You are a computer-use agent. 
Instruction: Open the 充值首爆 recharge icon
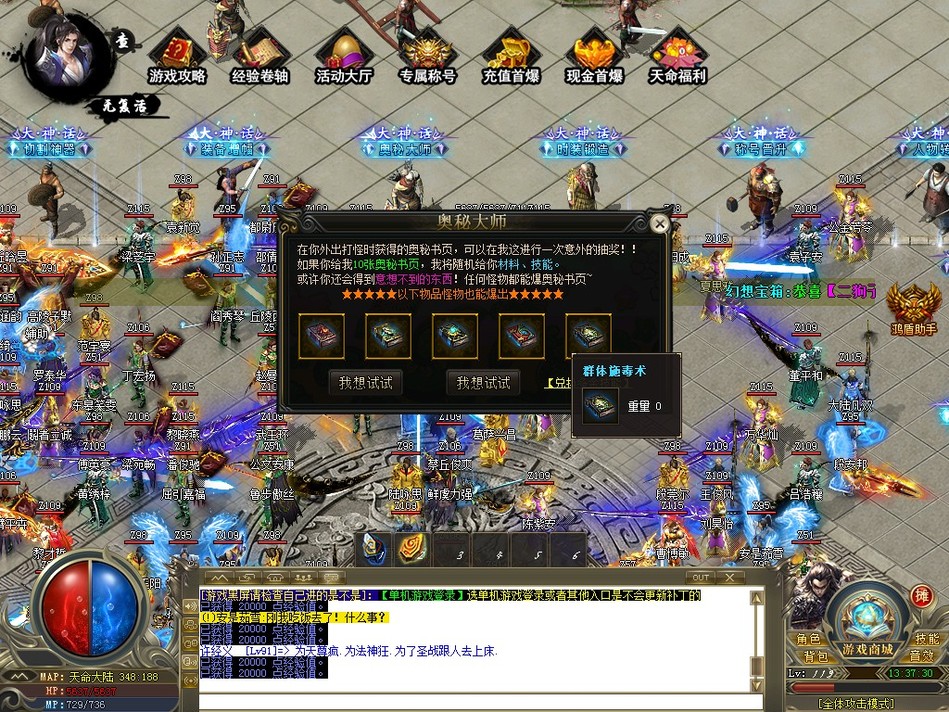click(511, 56)
